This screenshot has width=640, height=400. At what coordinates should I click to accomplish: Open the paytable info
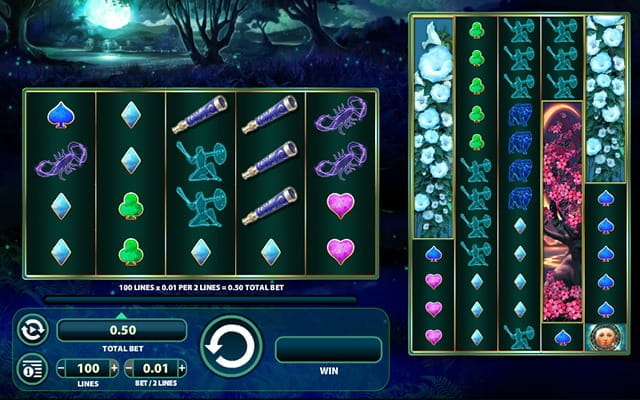point(31,367)
